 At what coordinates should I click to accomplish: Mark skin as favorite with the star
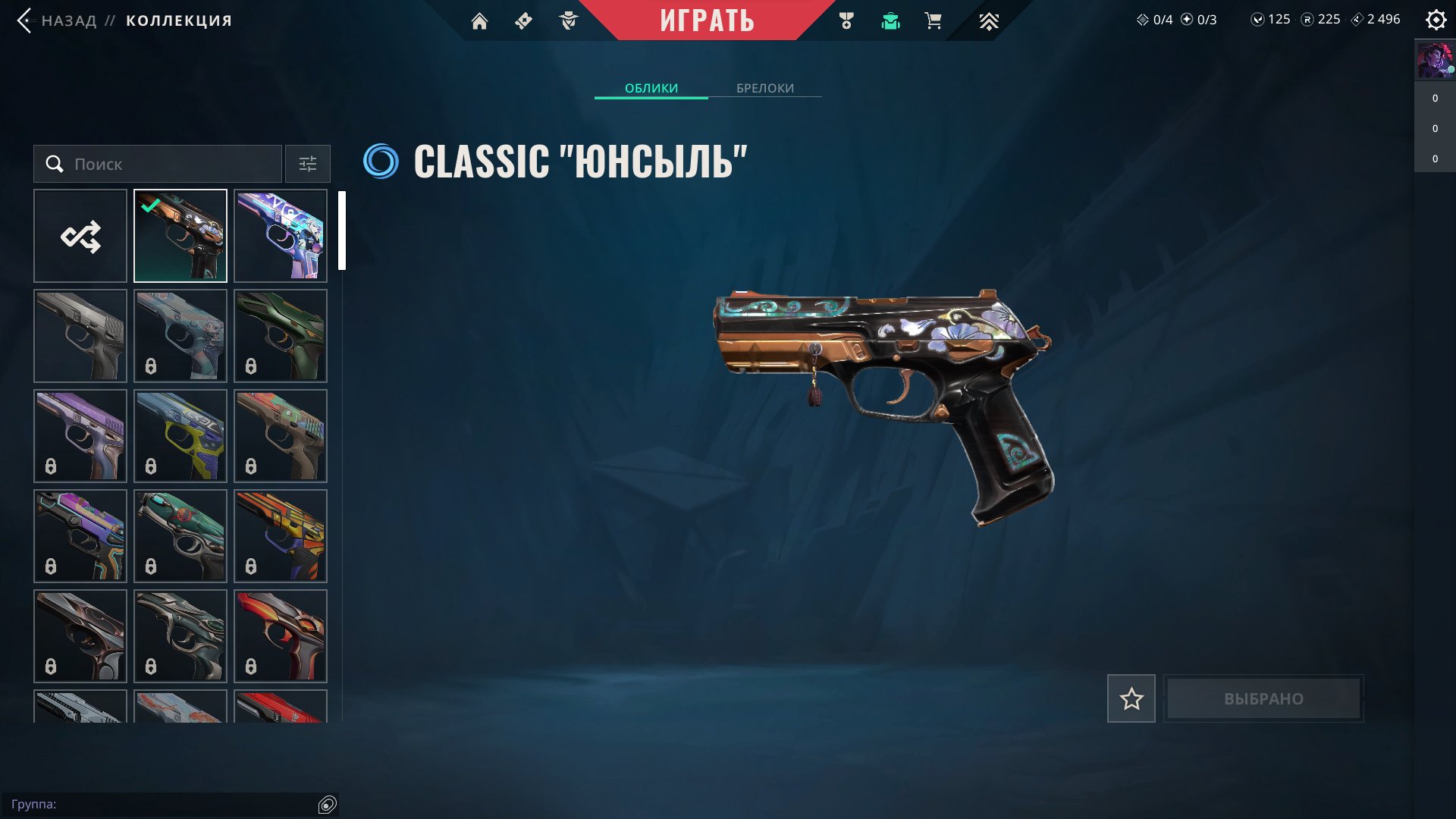tap(1131, 698)
